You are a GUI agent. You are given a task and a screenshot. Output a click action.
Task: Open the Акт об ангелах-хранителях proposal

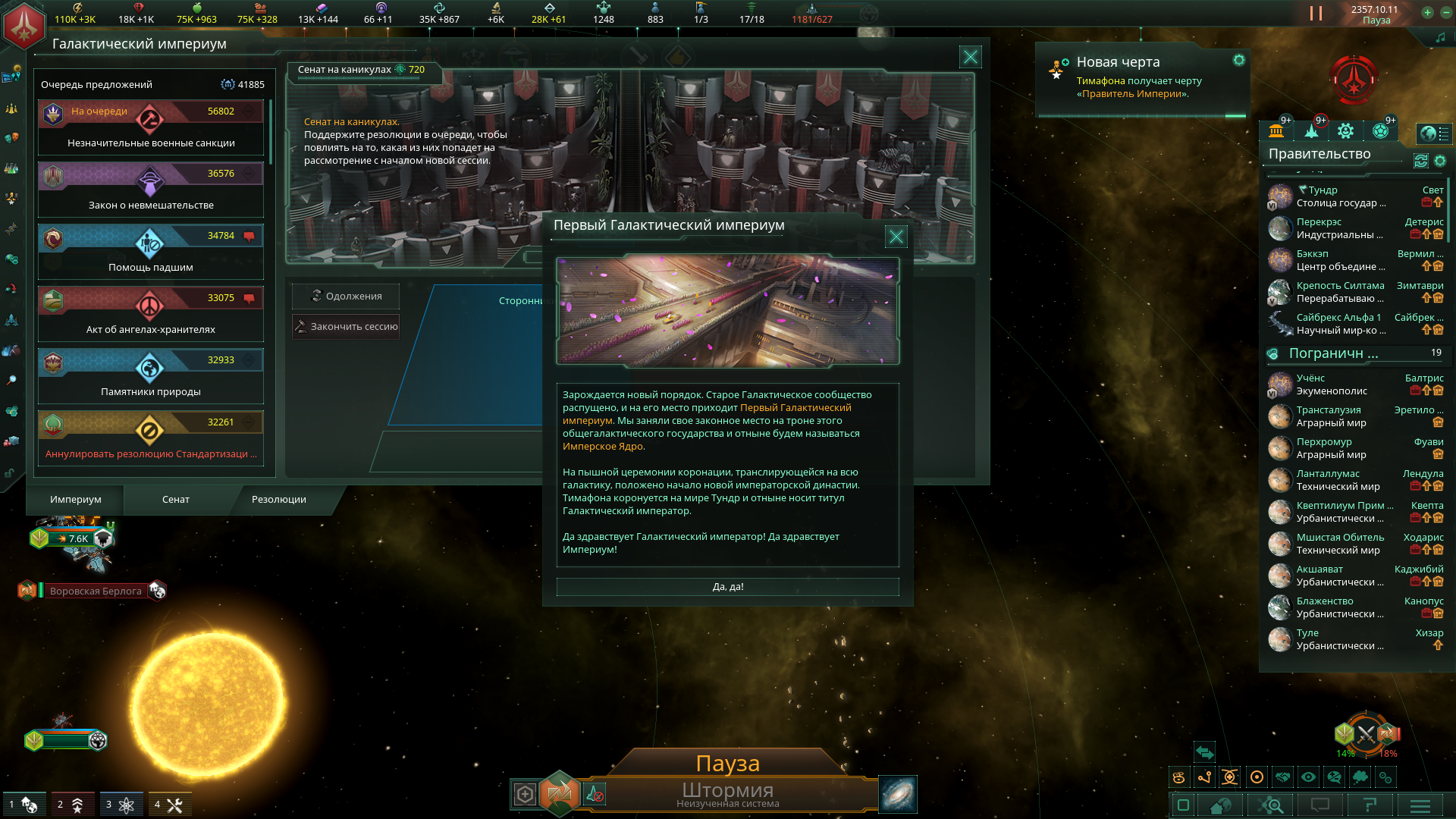pyautogui.click(x=151, y=315)
